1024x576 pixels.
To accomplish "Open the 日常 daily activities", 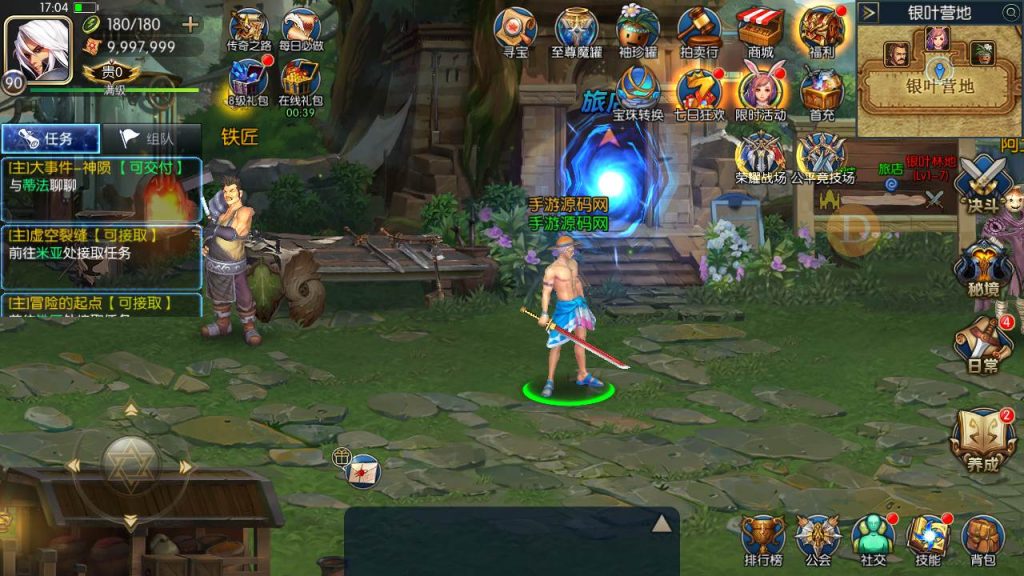I will pos(982,346).
